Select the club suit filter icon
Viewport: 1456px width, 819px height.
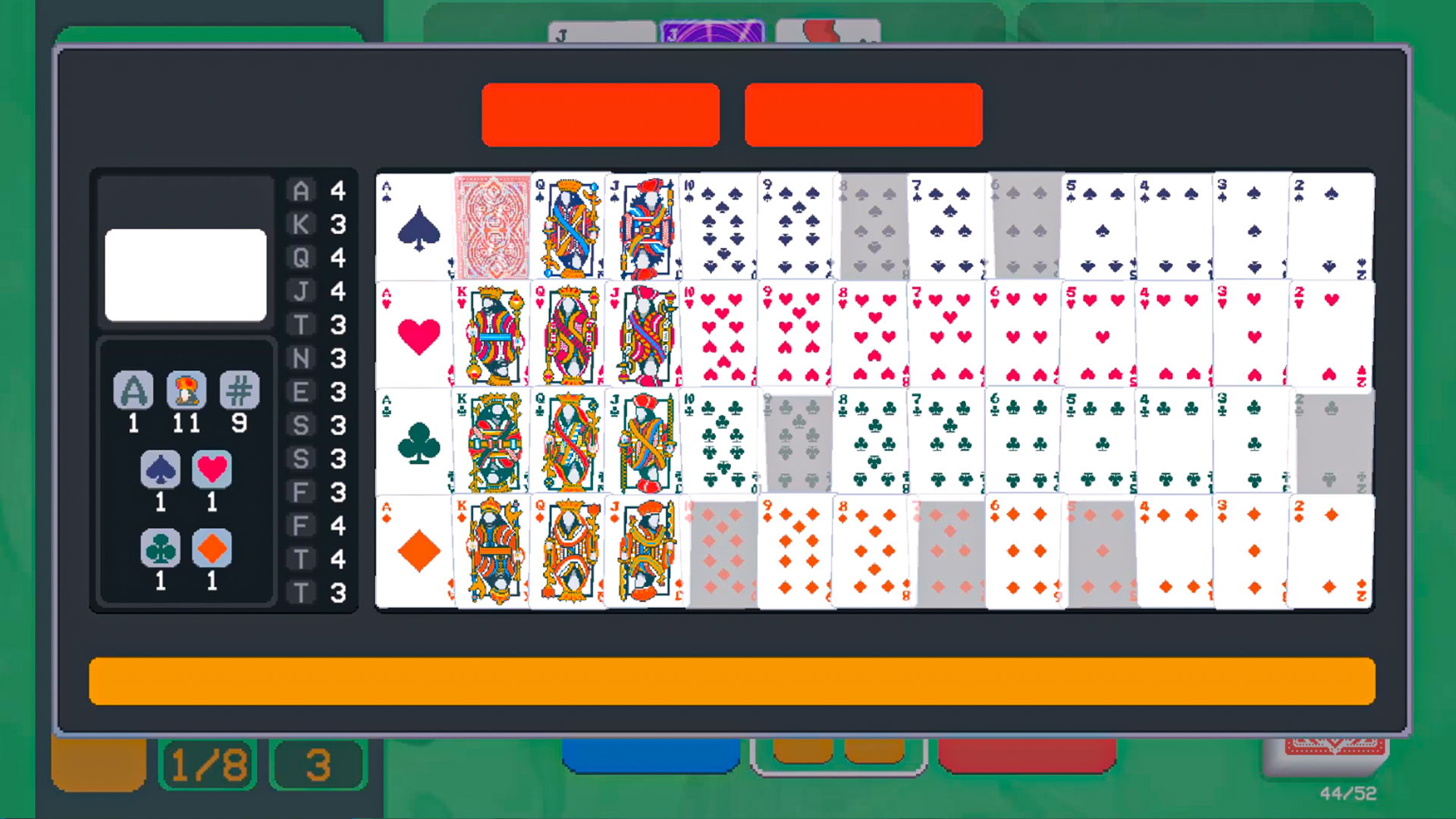click(x=160, y=549)
